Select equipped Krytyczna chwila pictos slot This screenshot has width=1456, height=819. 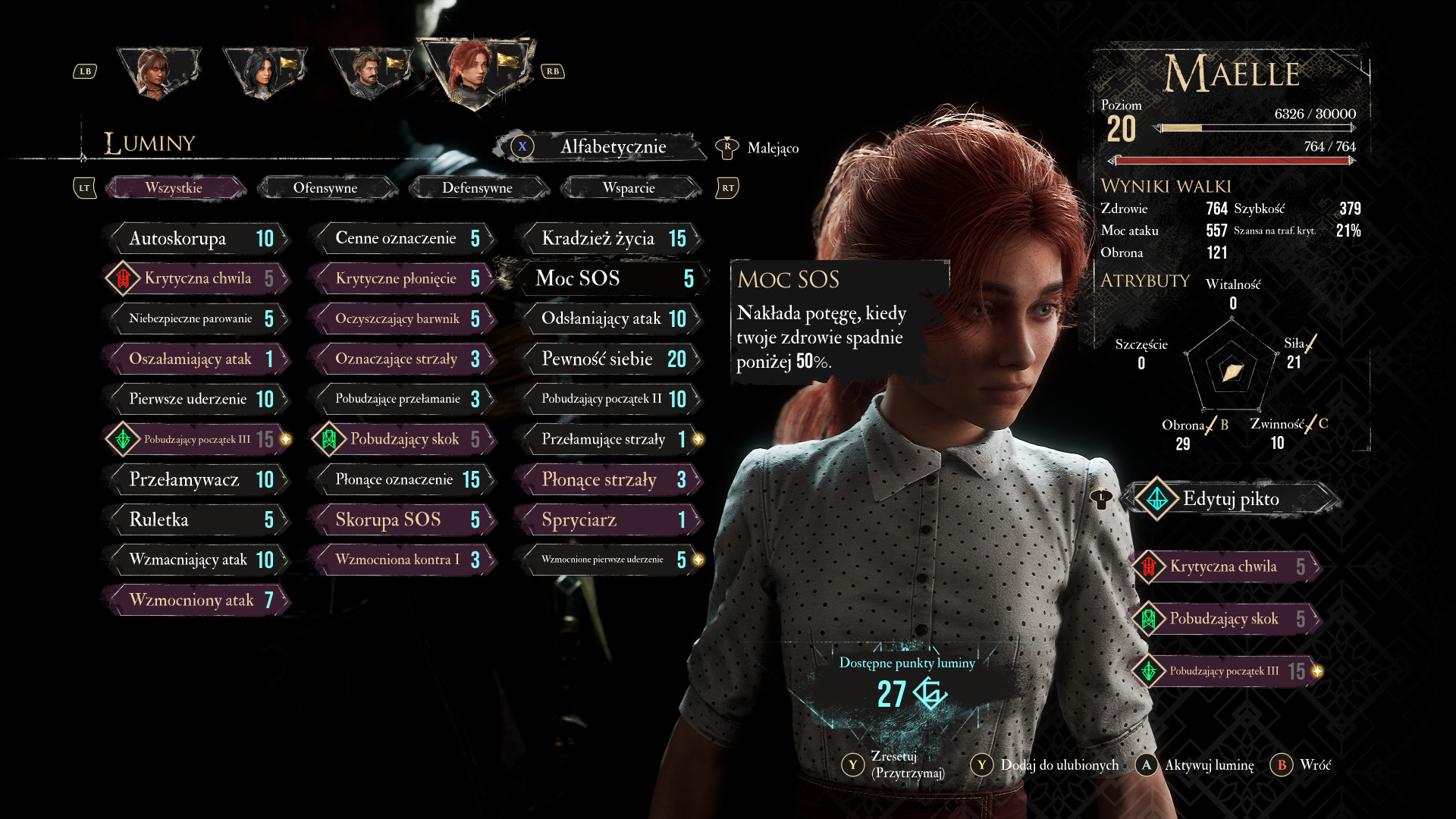click(1227, 566)
